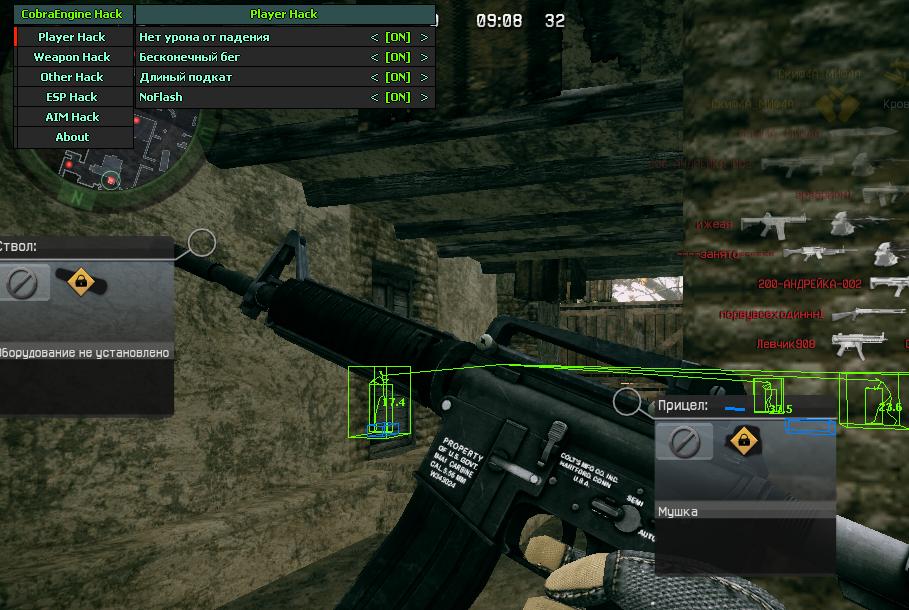Select the Other Hack section
This screenshot has width=909, height=610.
pos(72,77)
